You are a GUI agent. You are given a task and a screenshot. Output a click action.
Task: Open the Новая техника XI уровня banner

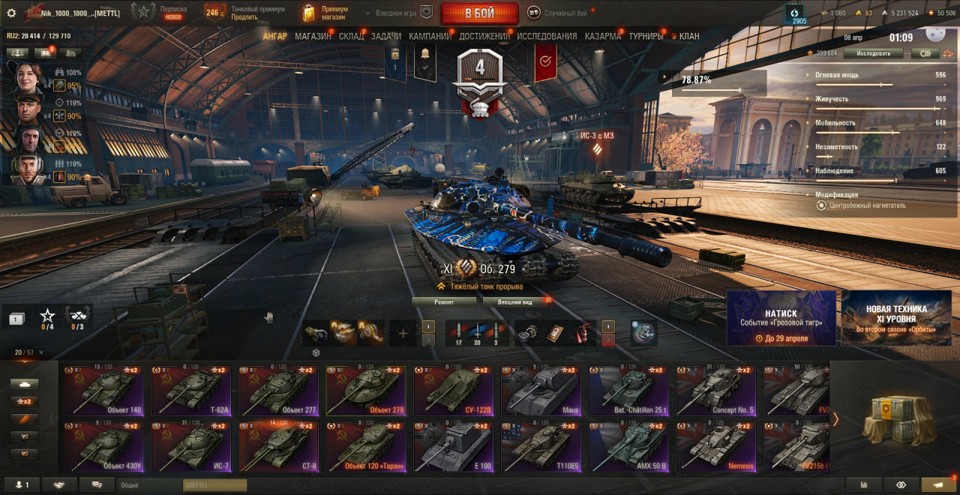pos(896,318)
